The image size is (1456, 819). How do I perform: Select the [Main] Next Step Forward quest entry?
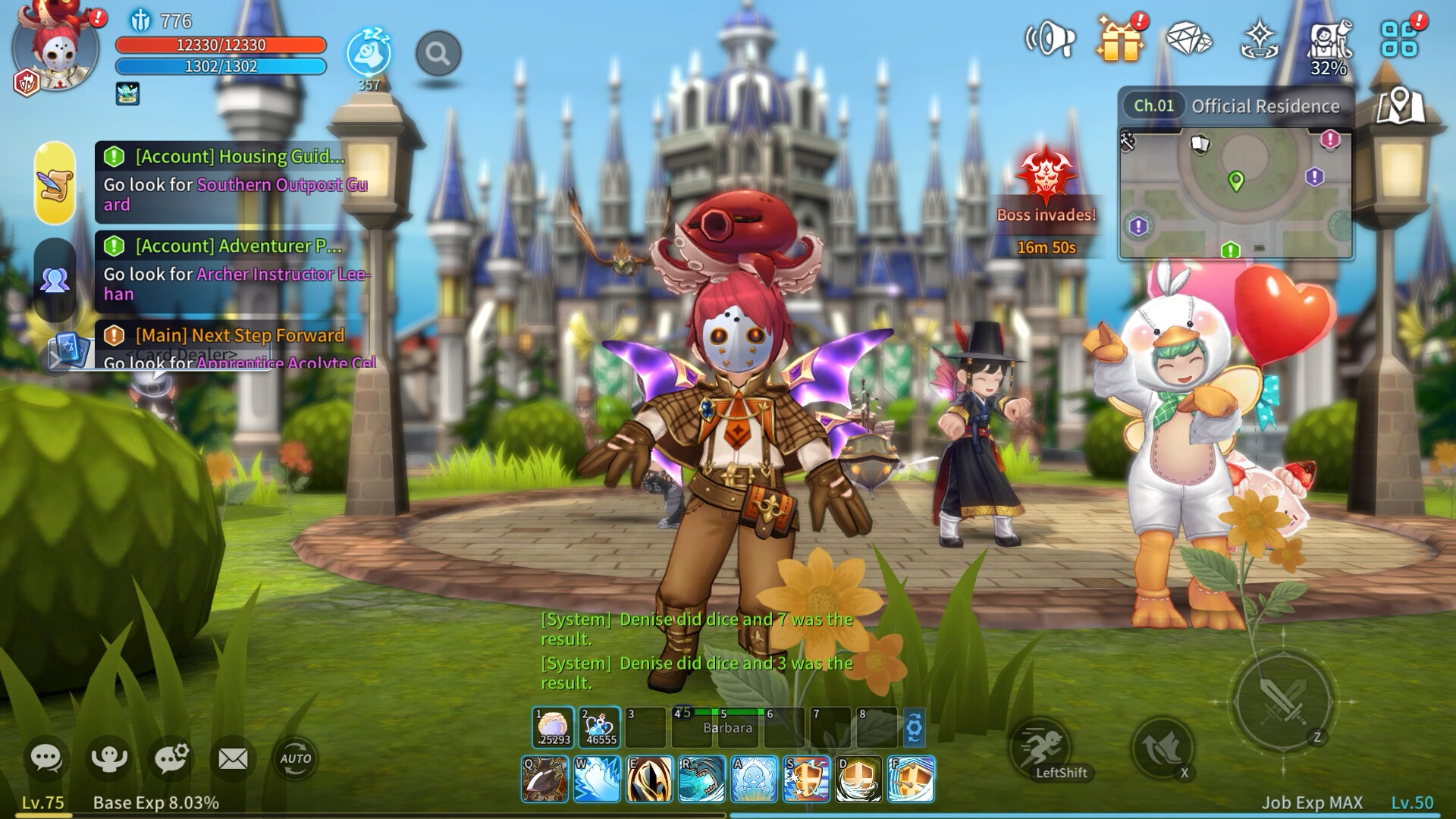pyautogui.click(x=237, y=335)
